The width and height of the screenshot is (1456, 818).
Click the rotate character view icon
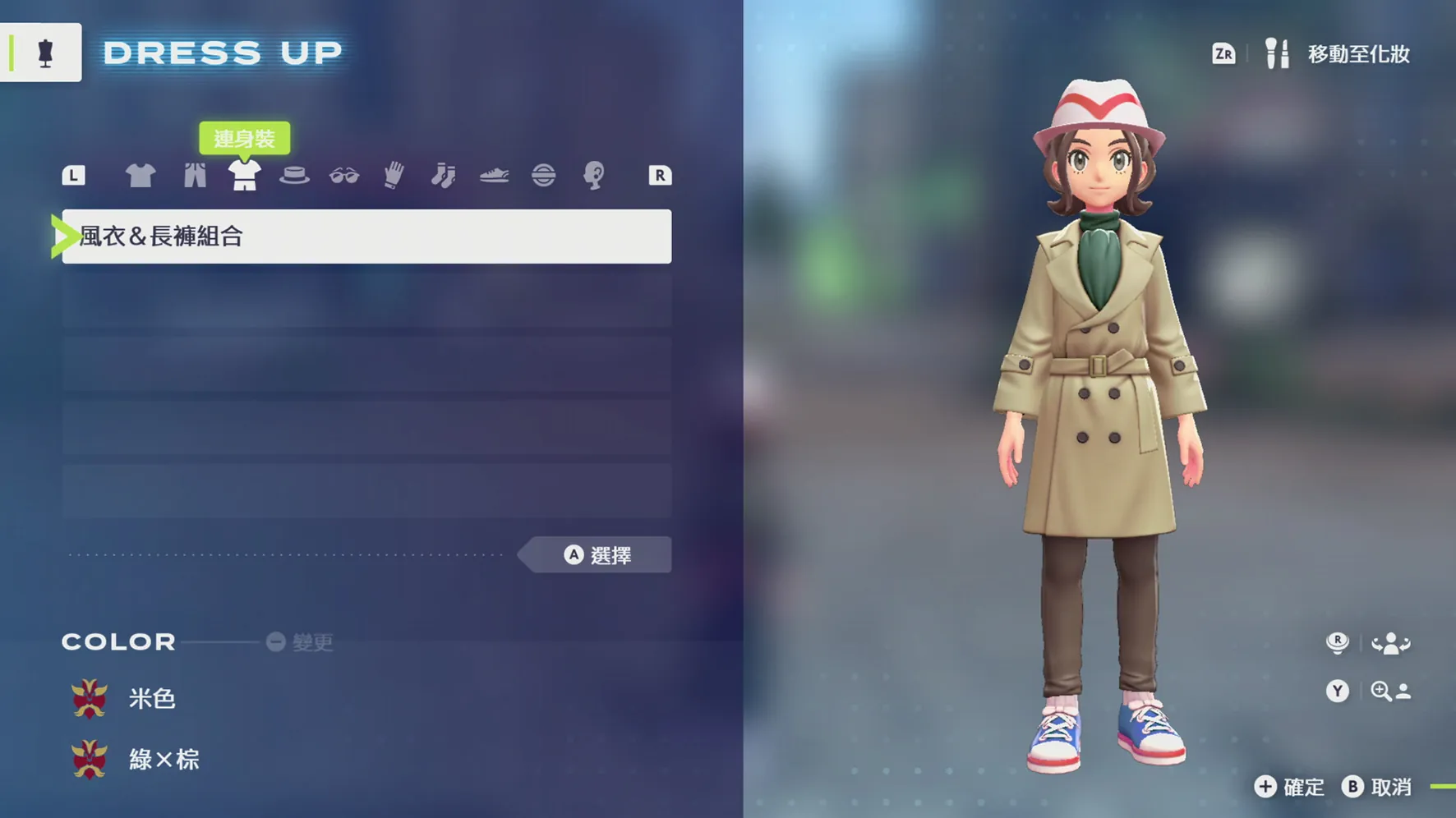pyautogui.click(x=1390, y=643)
